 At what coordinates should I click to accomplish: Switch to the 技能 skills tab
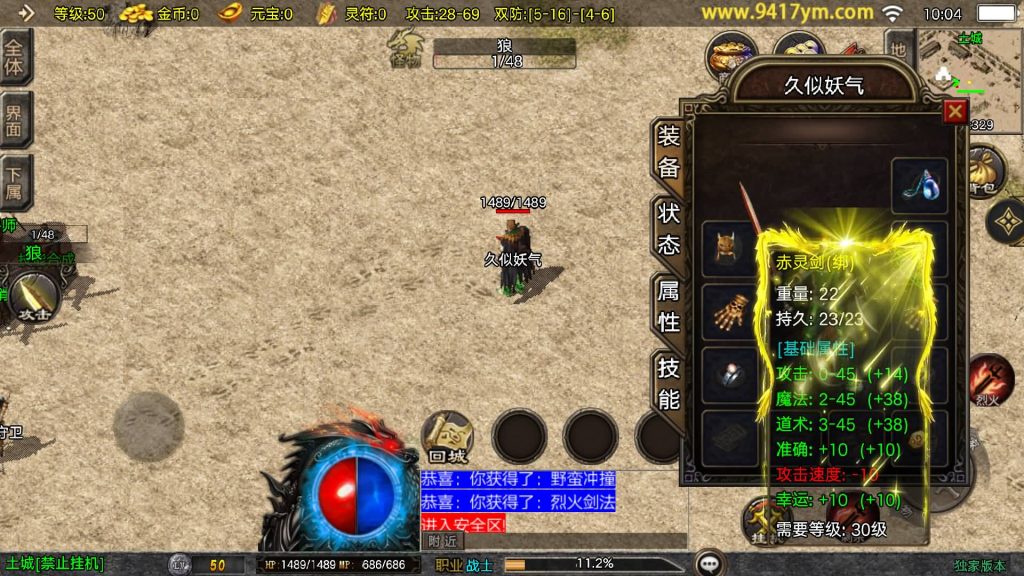[669, 383]
